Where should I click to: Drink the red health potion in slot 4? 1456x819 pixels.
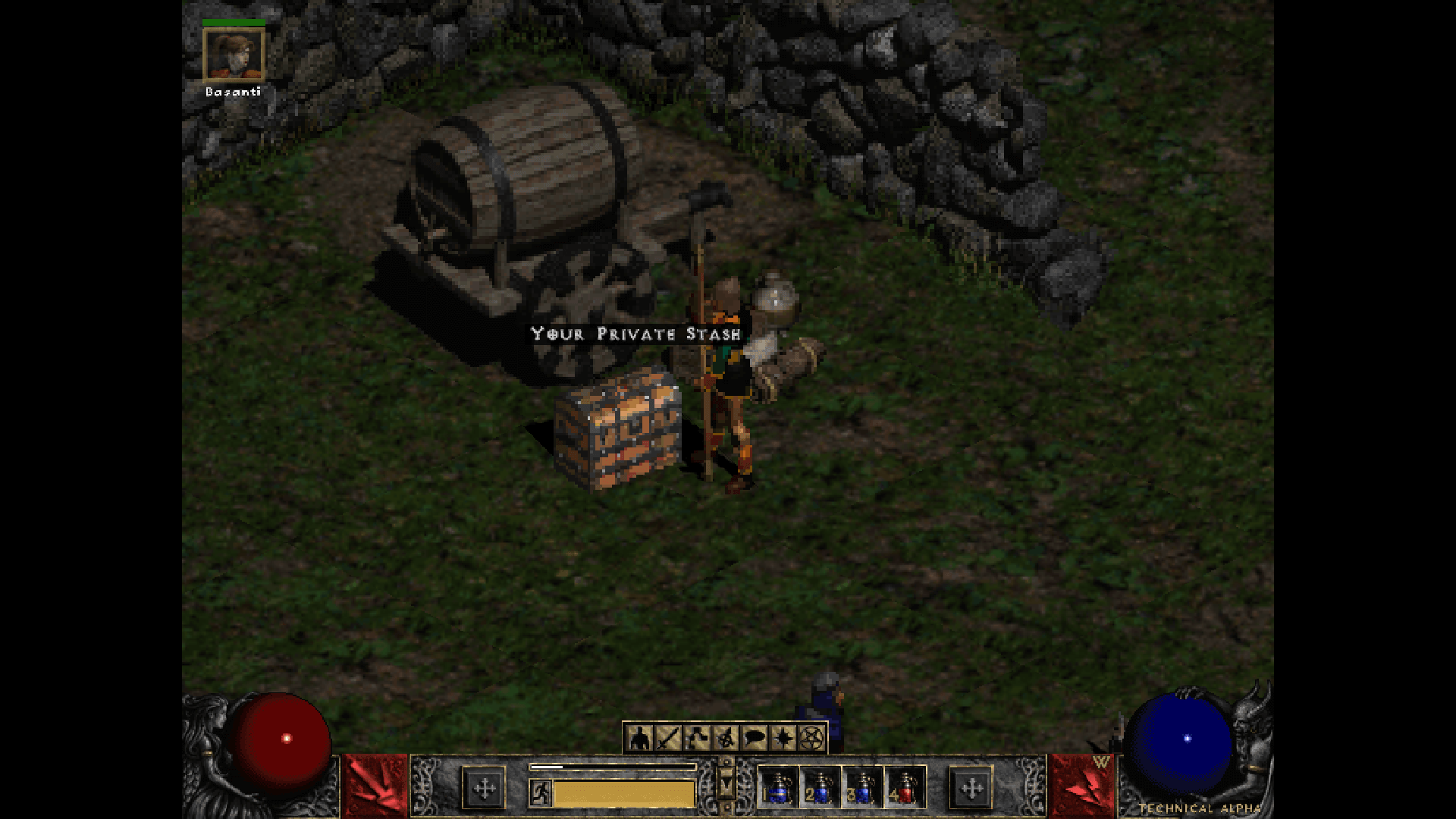pyautogui.click(x=904, y=787)
